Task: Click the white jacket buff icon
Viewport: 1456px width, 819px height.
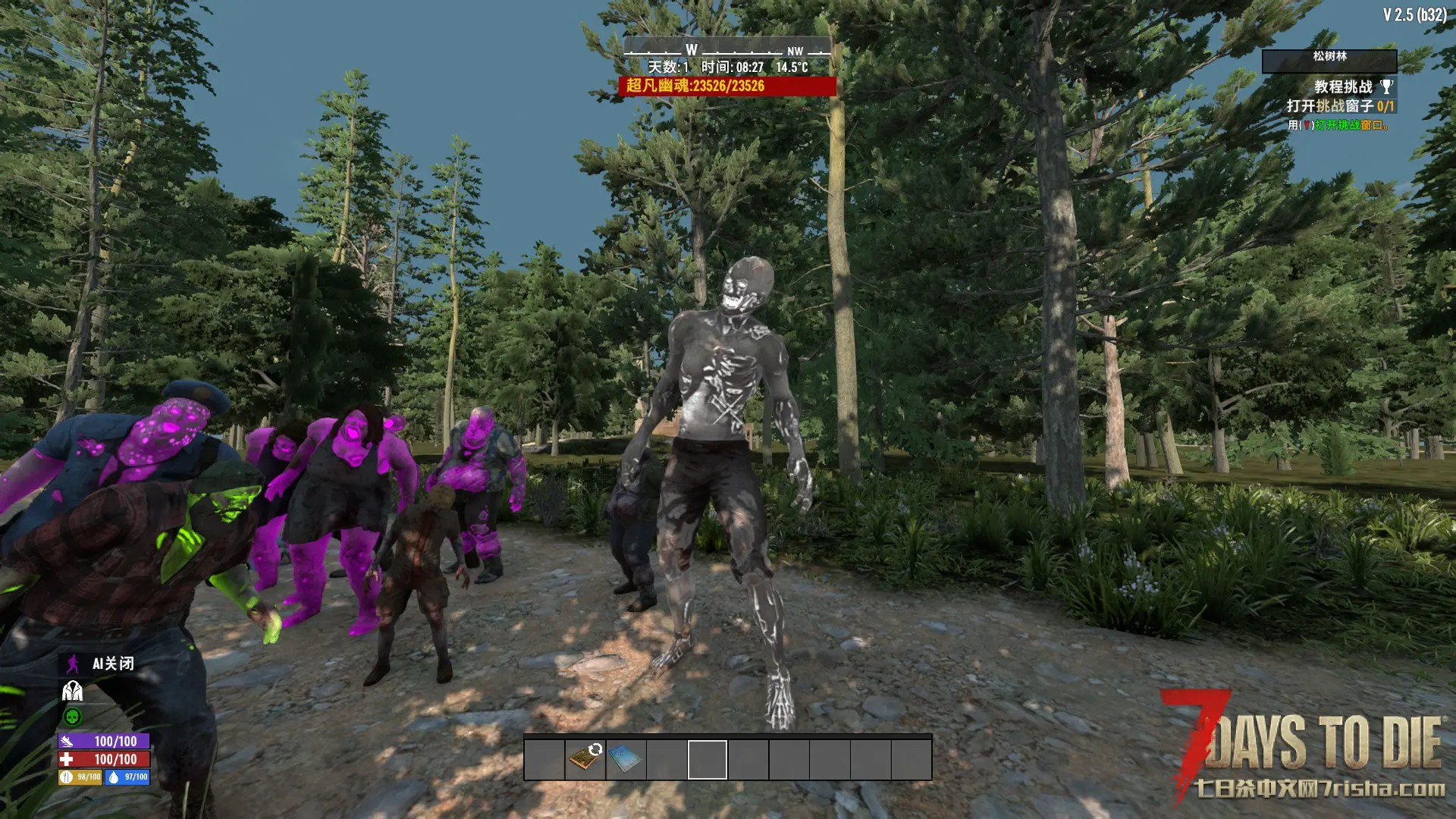Action: [73, 691]
